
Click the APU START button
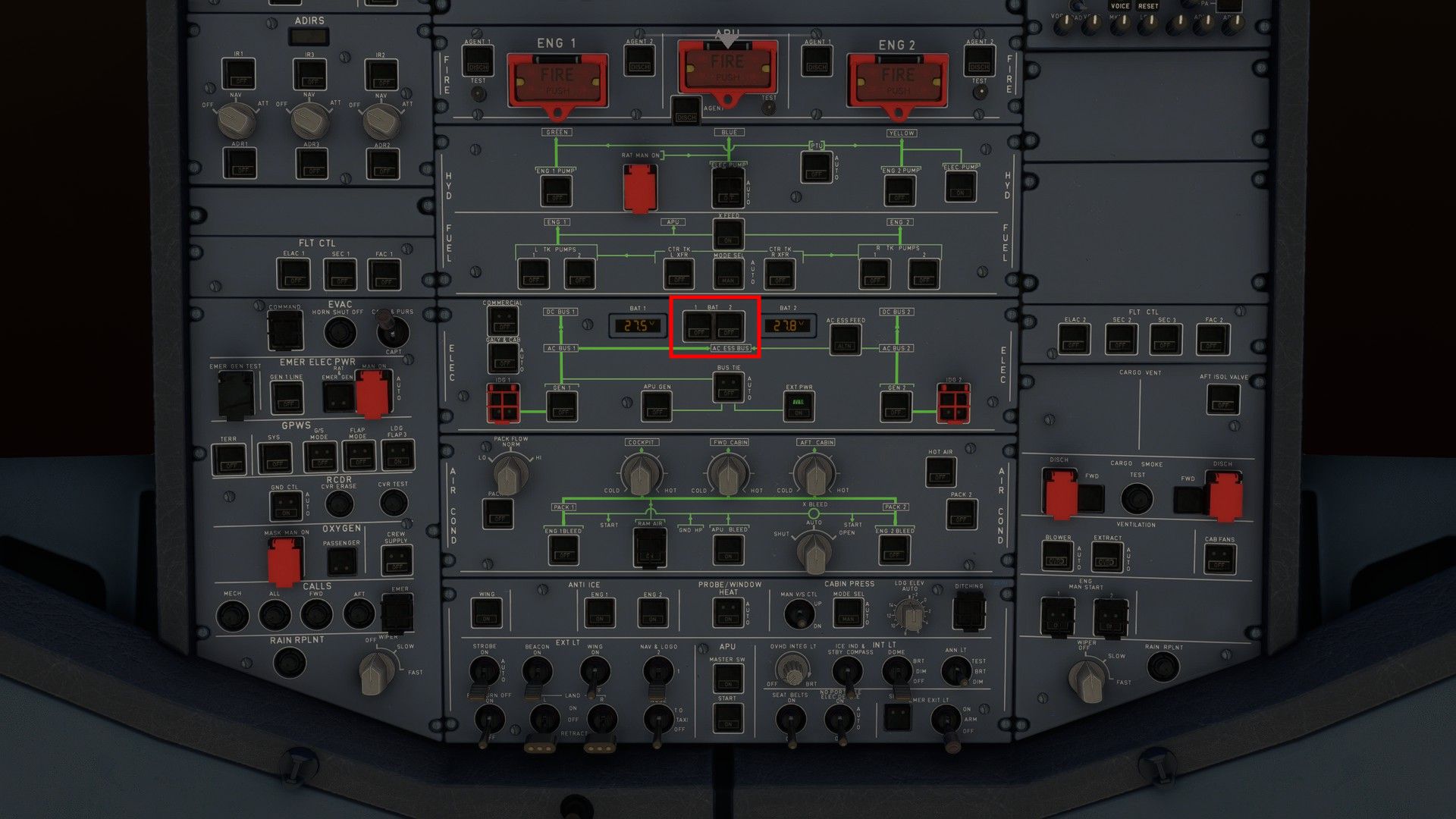point(727,717)
